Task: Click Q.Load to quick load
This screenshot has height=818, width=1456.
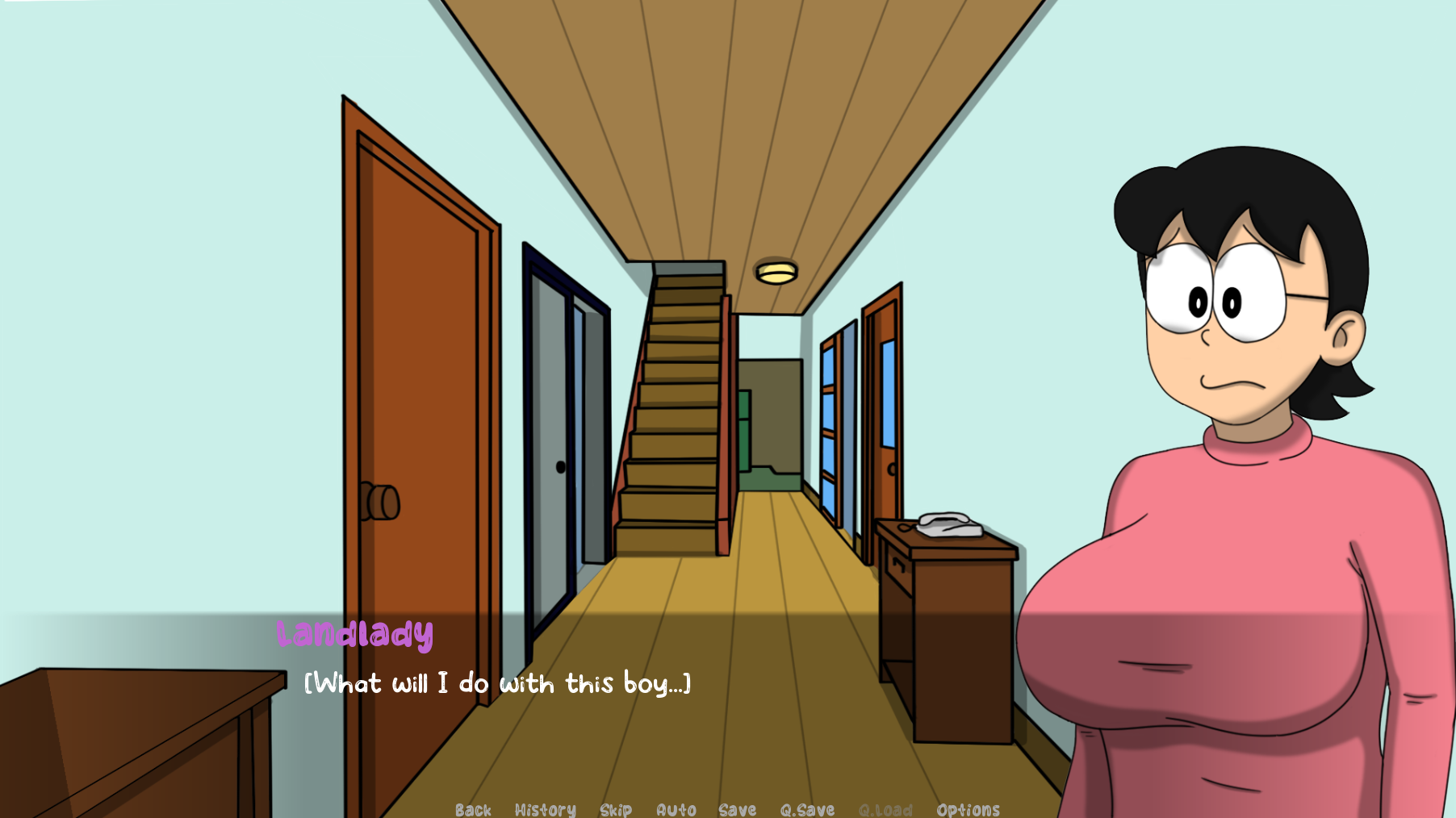Action: pyautogui.click(x=885, y=809)
